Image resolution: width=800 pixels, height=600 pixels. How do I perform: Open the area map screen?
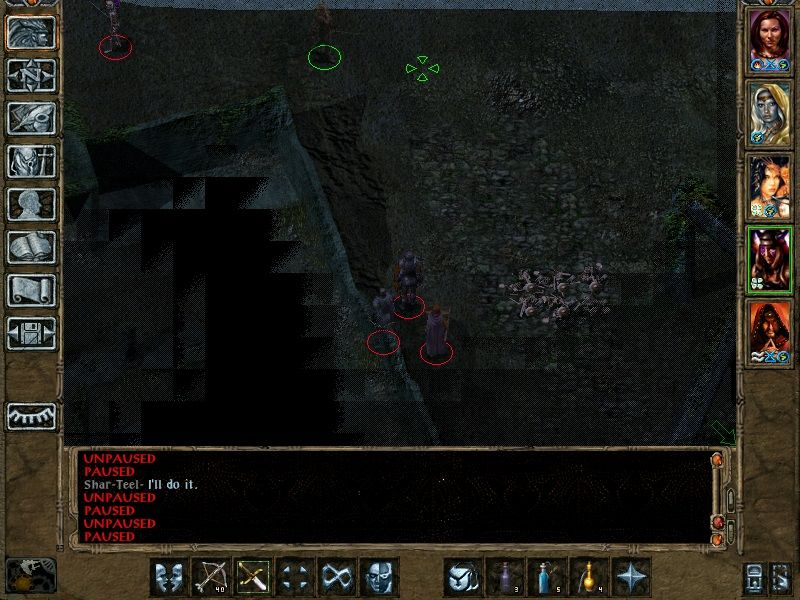(31, 74)
